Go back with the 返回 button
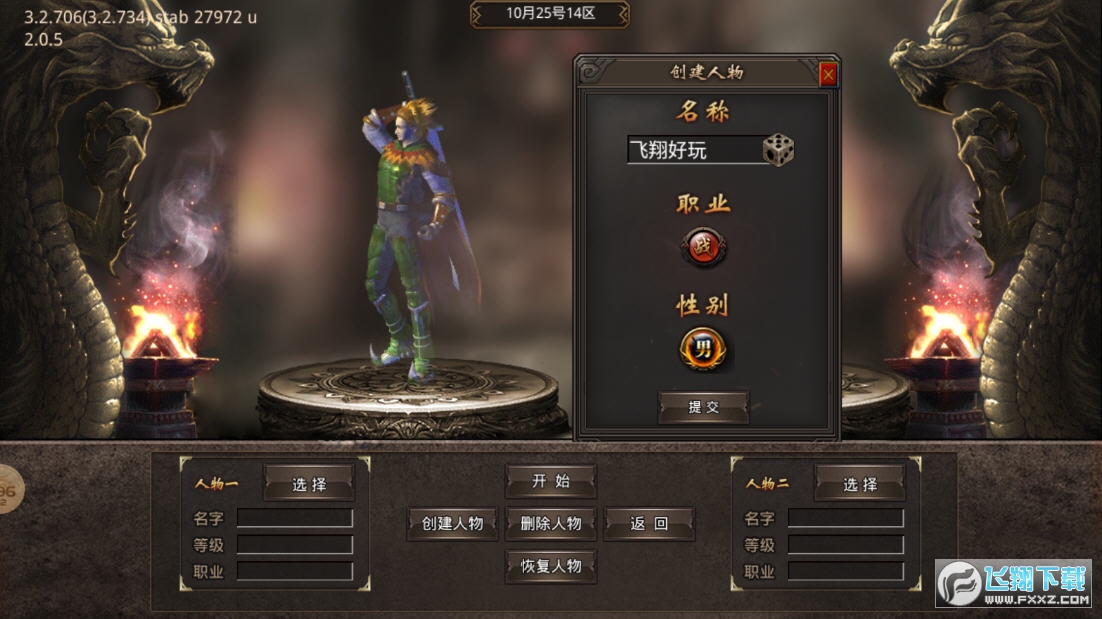The width and height of the screenshot is (1102, 619). (649, 523)
